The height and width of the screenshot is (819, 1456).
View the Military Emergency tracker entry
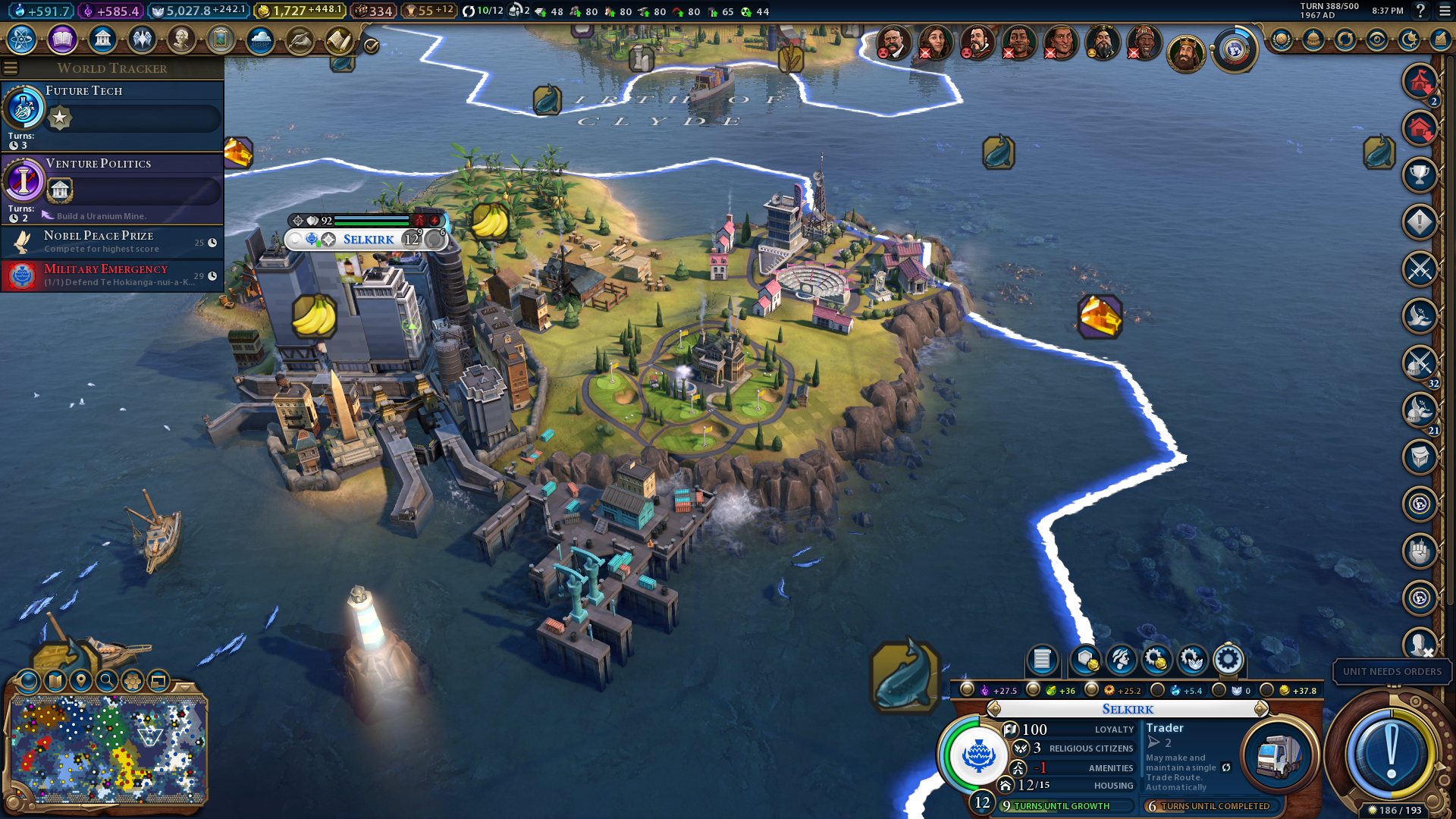tap(112, 275)
